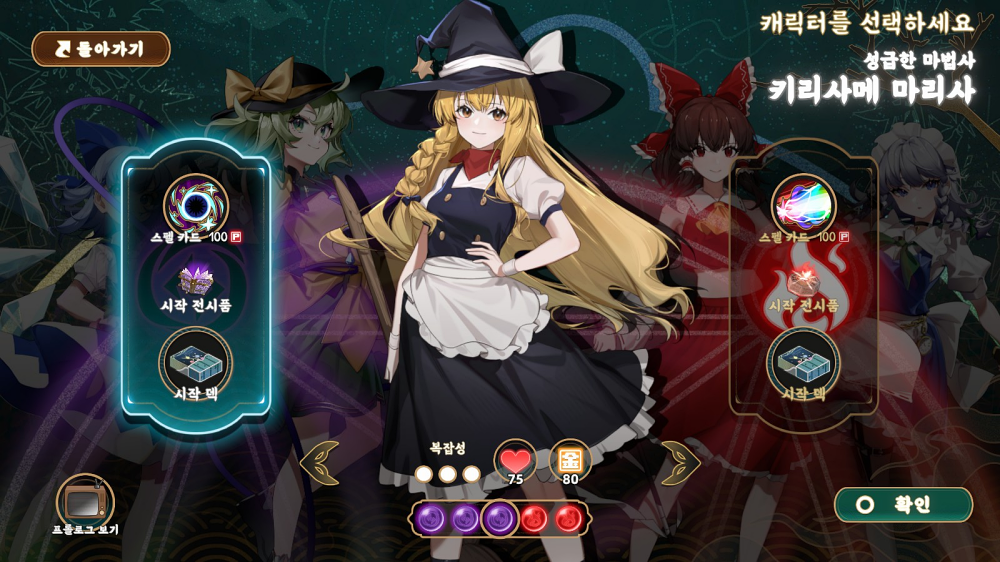1000x562 pixels.
Task: Switch to the previous character with the left arrow
Action: [320, 461]
